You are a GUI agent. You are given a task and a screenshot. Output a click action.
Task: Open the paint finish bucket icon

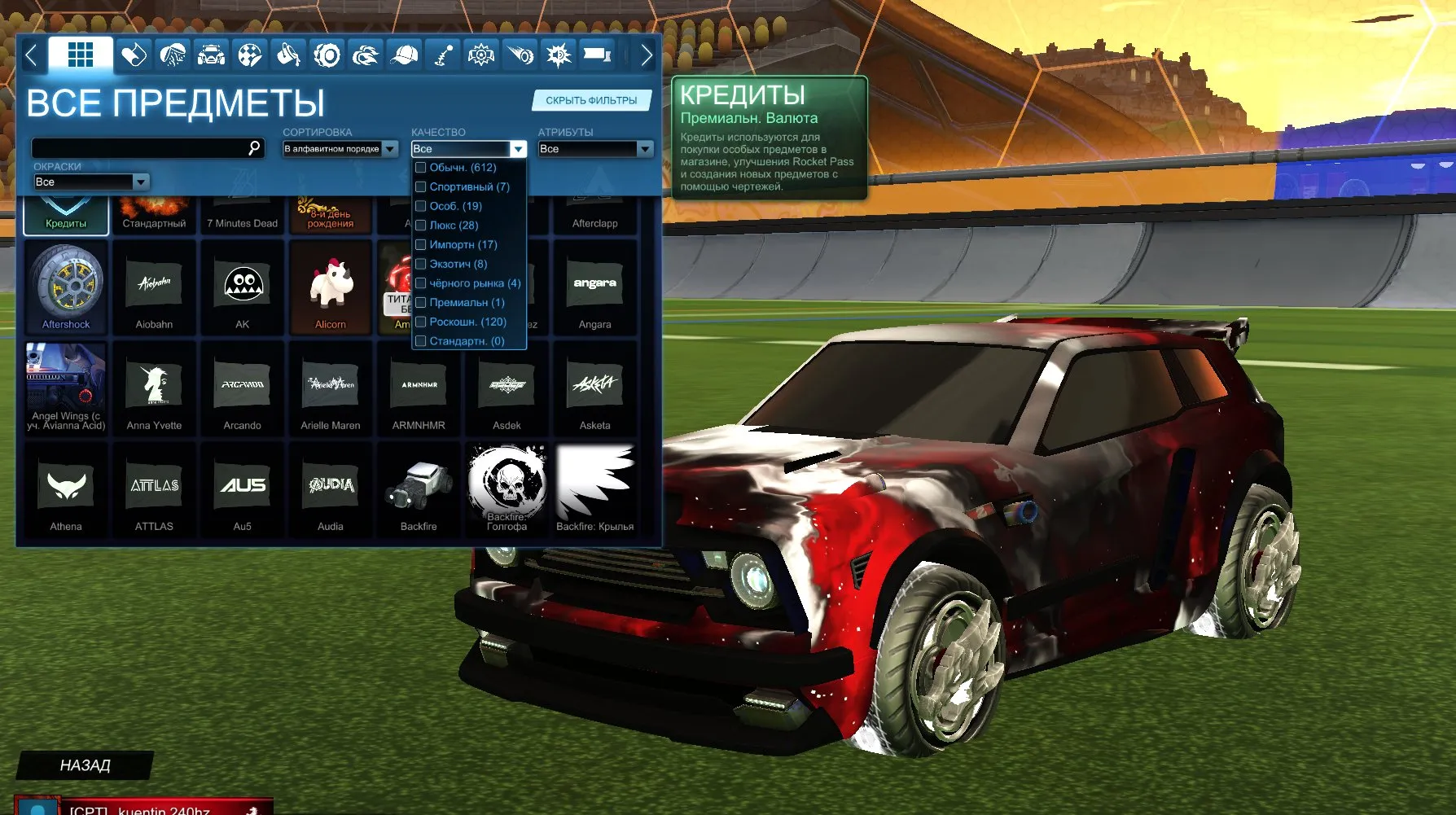click(x=287, y=55)
